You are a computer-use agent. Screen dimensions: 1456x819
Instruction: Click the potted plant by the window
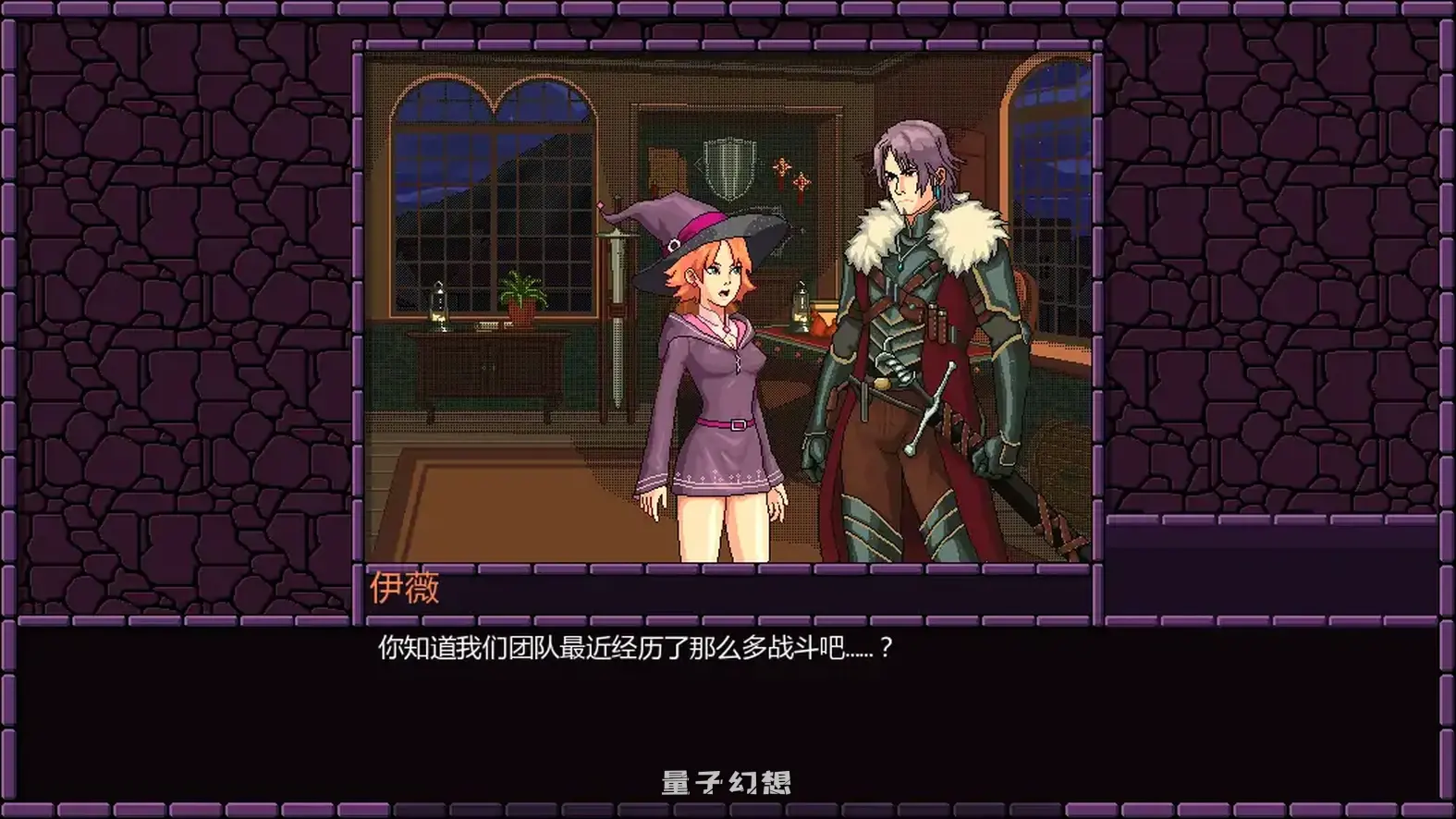point(521,296)
